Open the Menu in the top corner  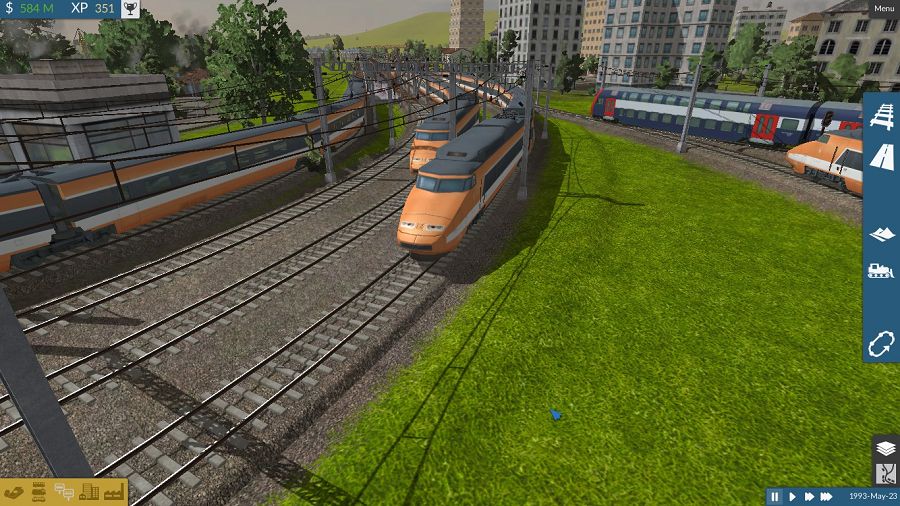[x=884, y=9]
